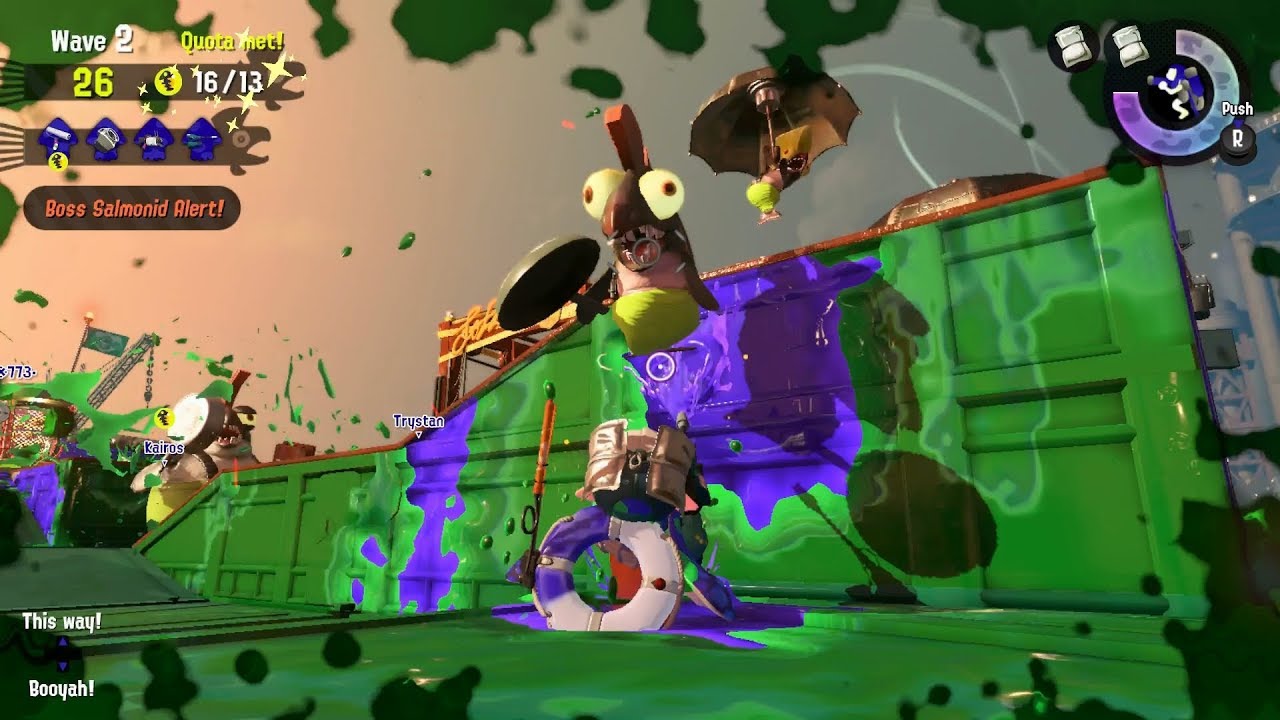
Task: Click the Boss Salmonid Alert banner
Action: (133, 210)
